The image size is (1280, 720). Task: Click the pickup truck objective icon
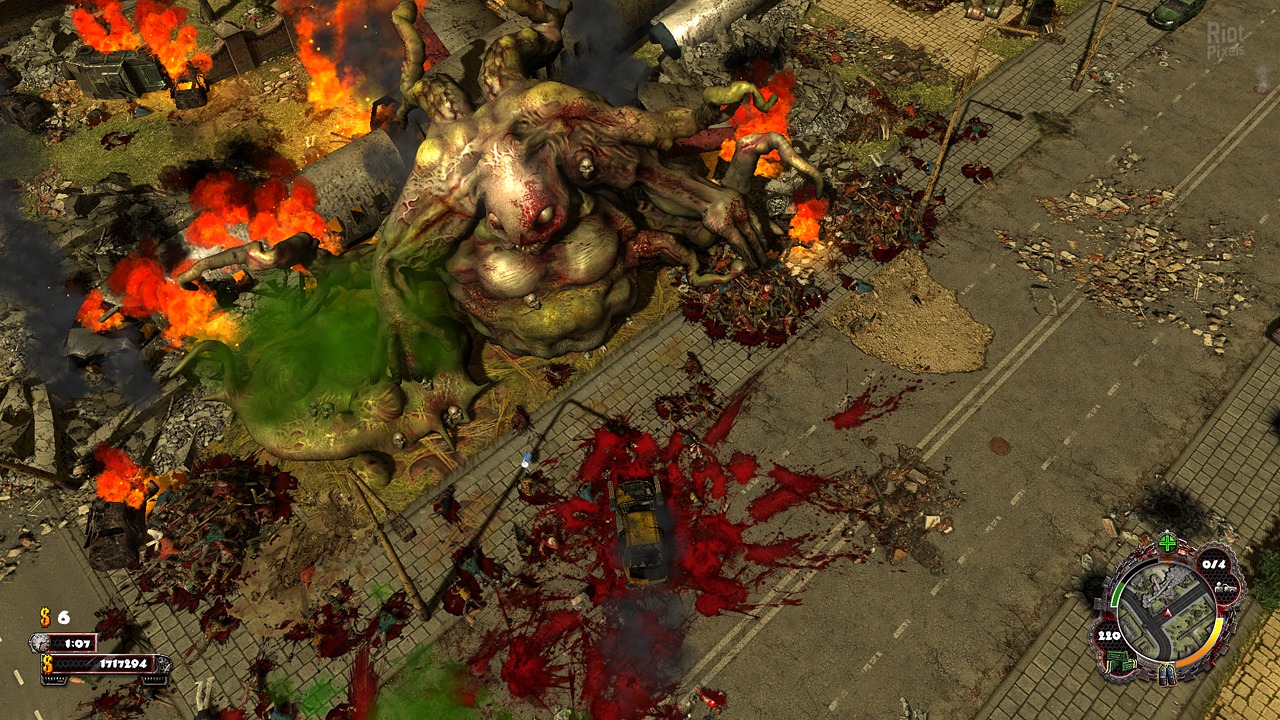1227,590
